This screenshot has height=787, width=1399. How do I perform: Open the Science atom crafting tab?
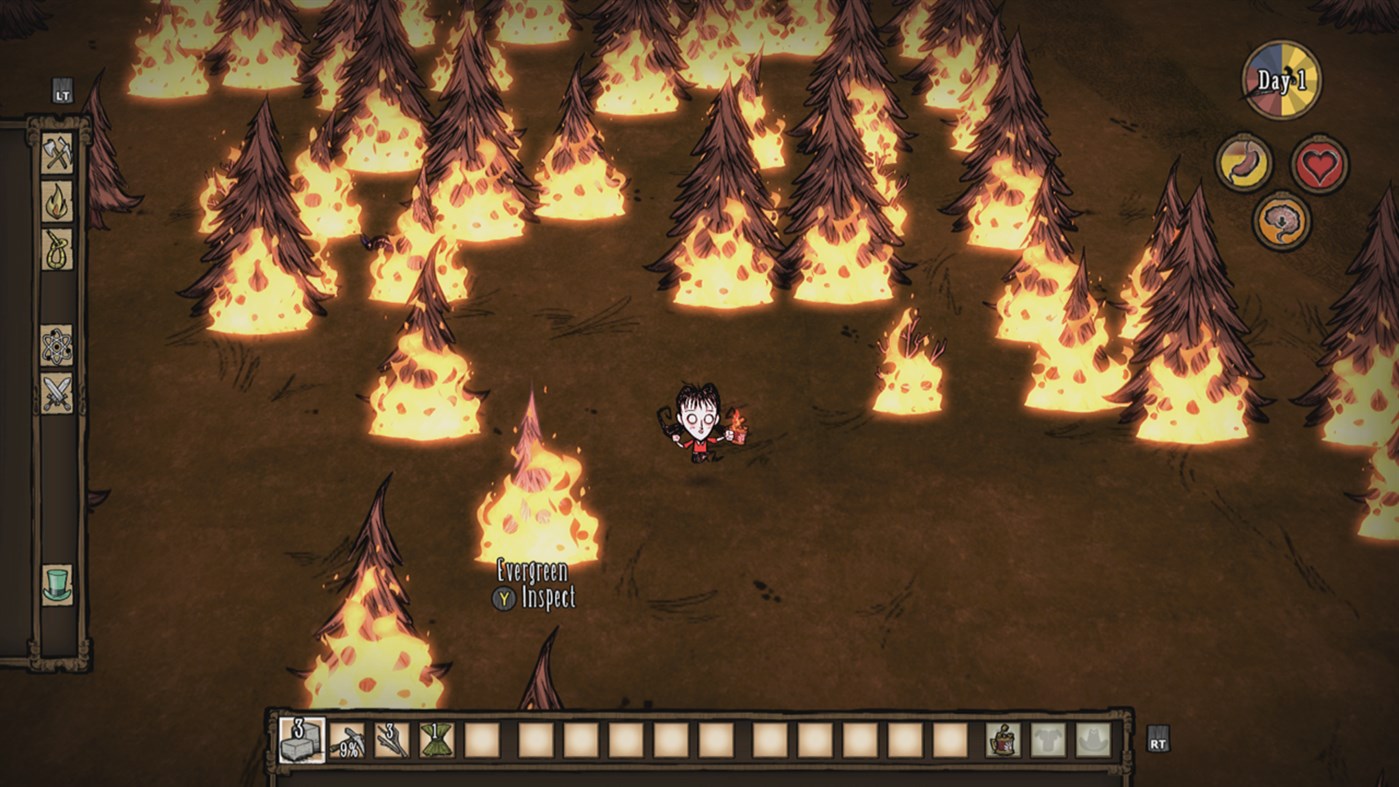[57, 345]
